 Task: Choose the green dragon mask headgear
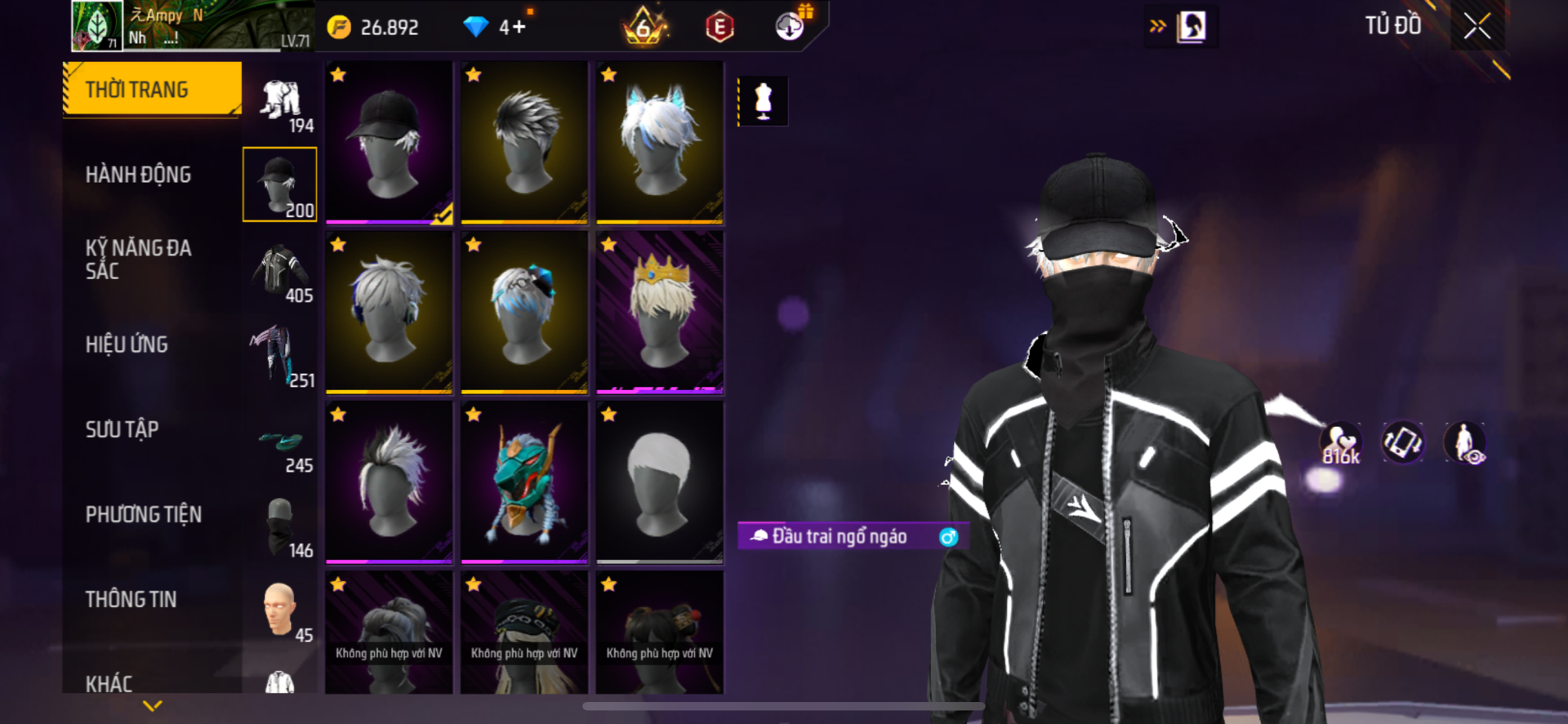[523, 482]
